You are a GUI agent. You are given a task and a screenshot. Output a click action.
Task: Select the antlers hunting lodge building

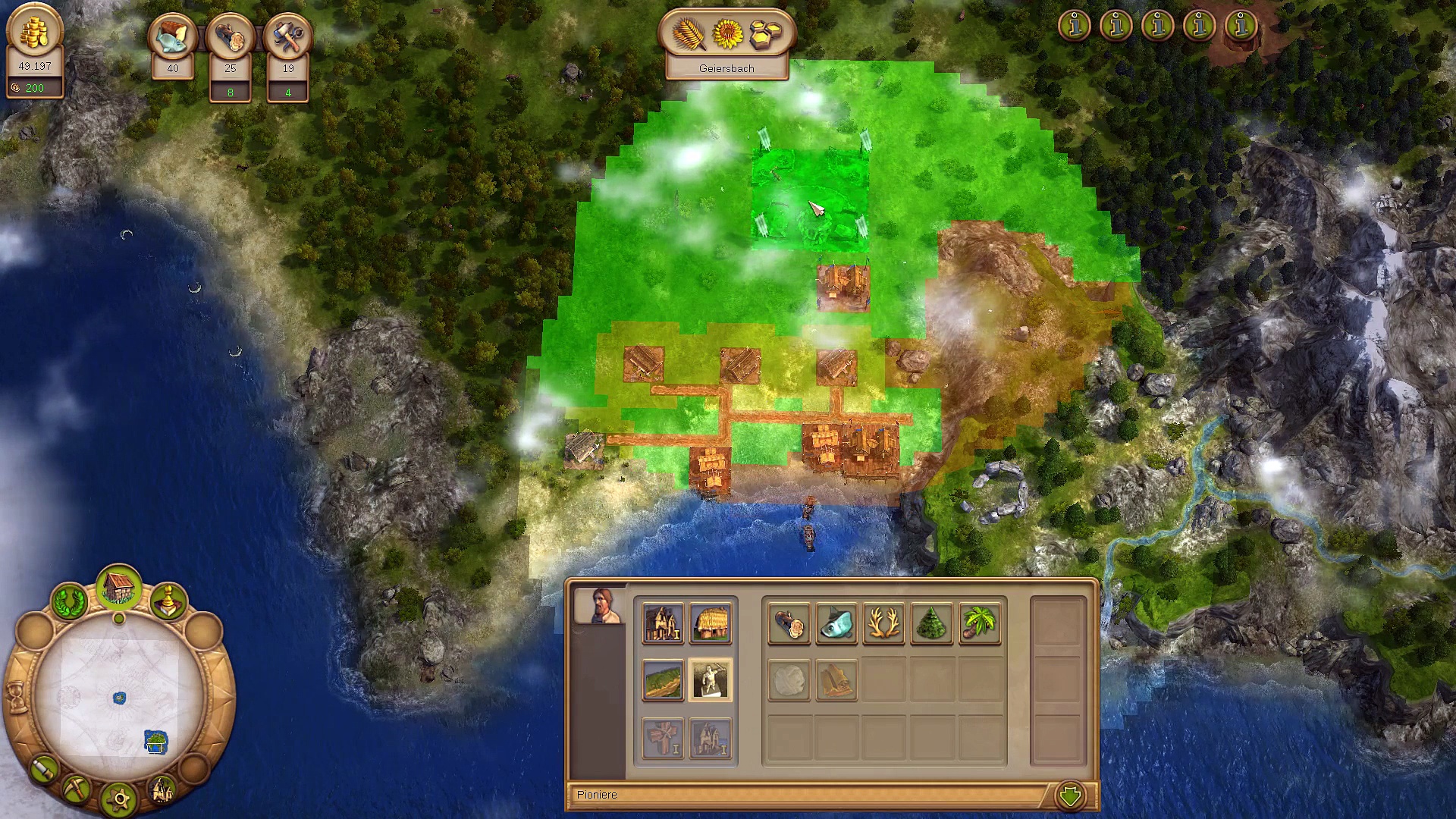884,623
